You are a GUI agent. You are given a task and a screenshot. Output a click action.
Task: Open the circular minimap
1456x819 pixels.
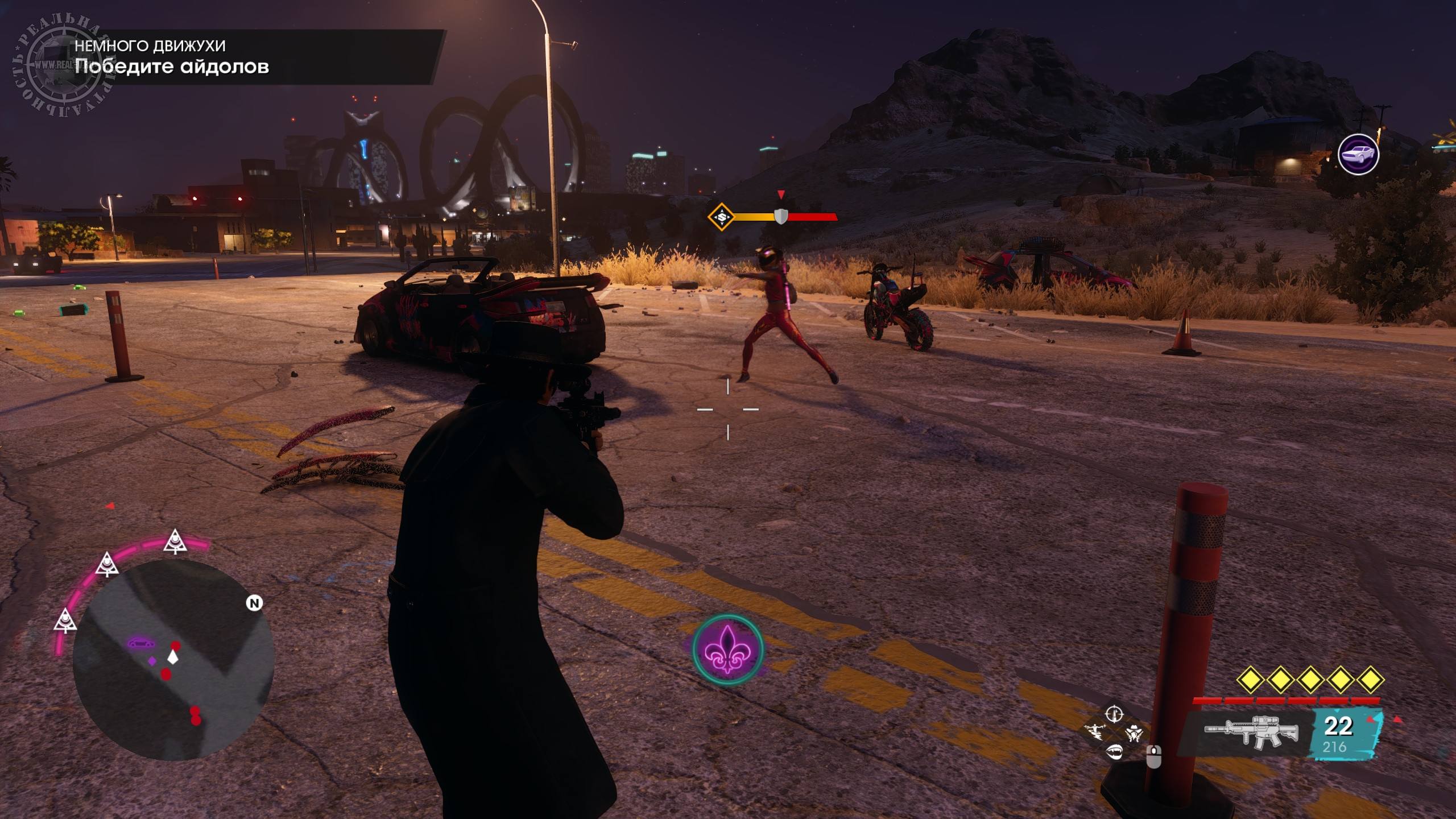173,660
